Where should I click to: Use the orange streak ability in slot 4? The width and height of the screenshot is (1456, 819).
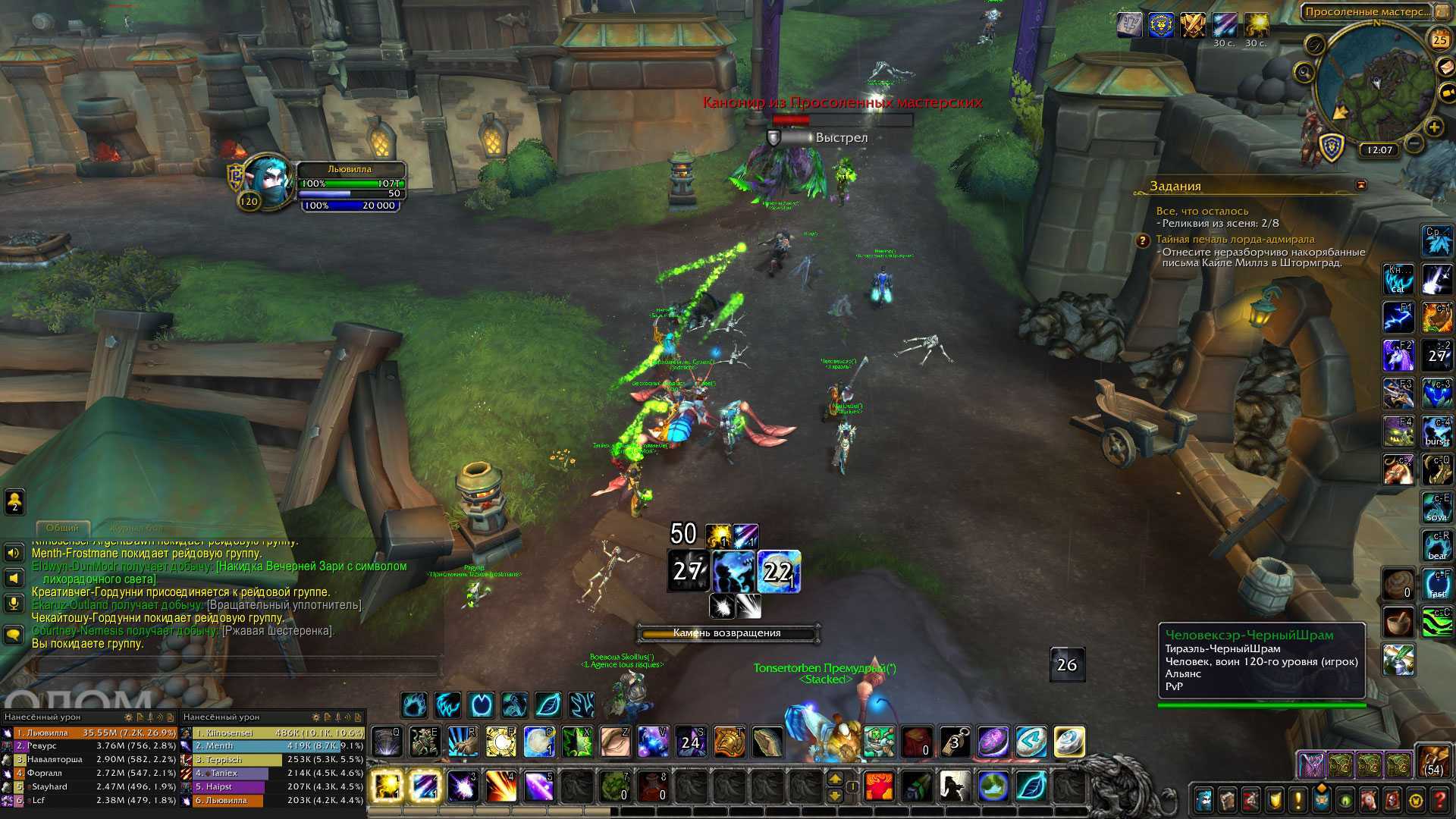click(500, 786)
